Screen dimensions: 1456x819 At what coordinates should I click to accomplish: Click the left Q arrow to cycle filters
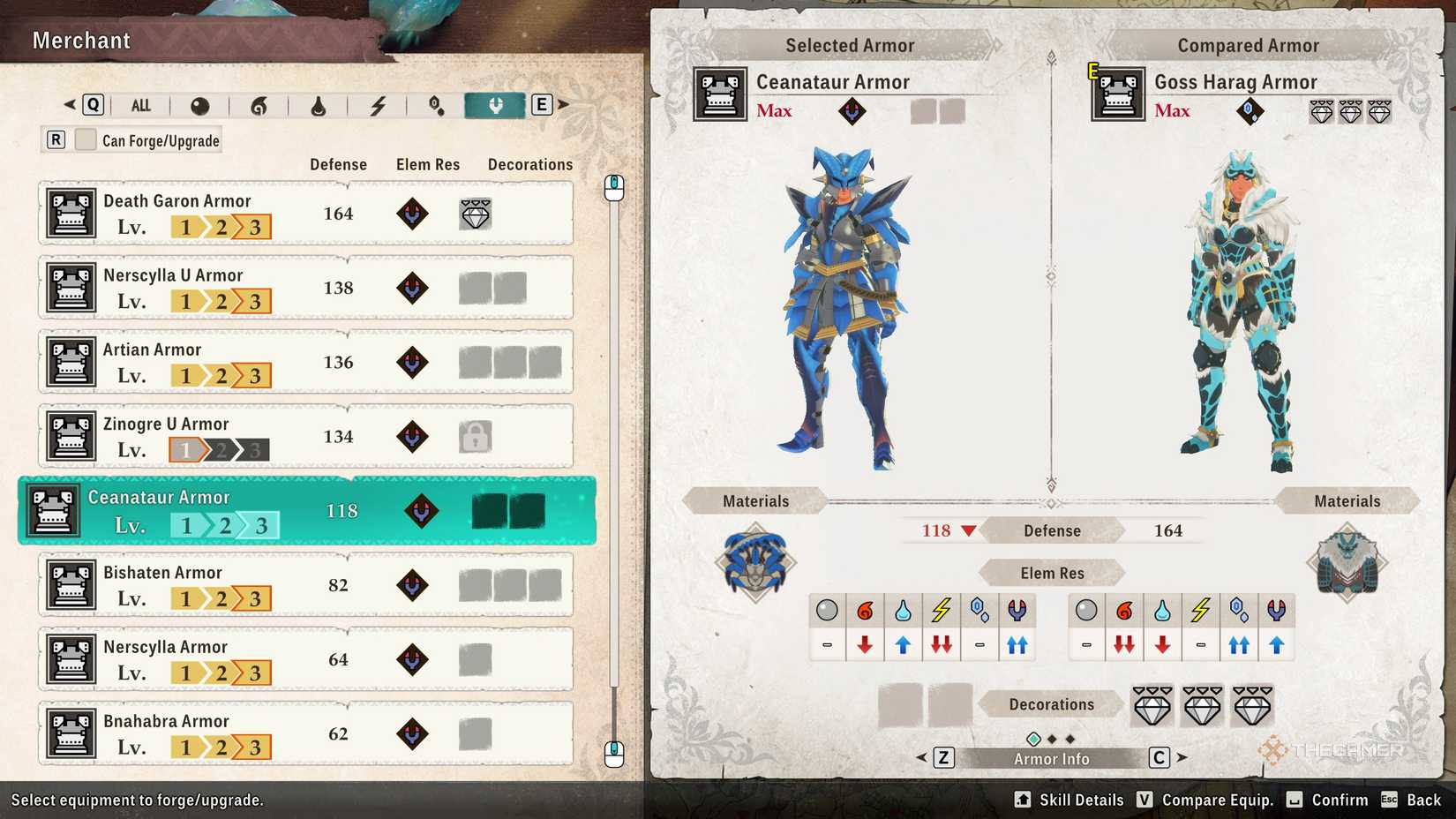70,104
